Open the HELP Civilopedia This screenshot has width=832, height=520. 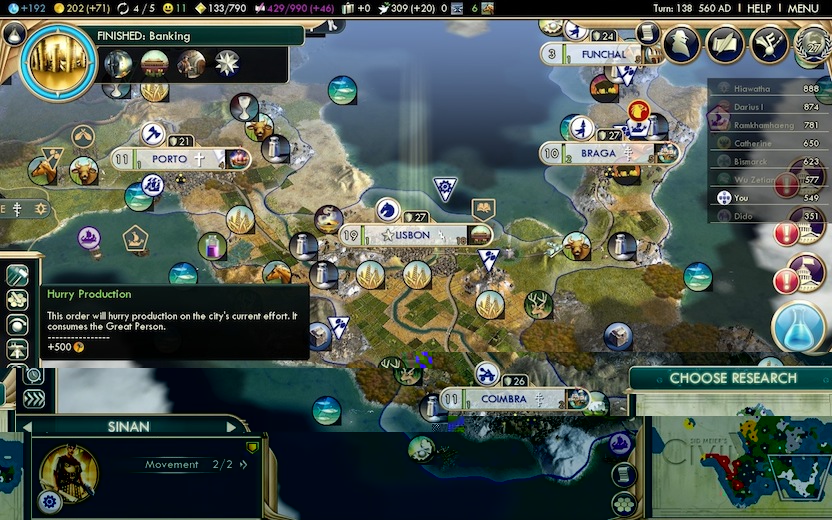tap(759, 8)
